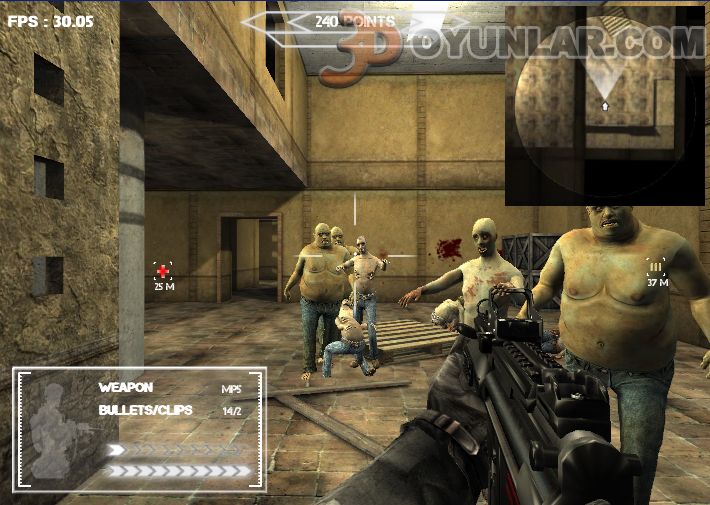Select the ammo waypoint marker

tap(656, 266)
